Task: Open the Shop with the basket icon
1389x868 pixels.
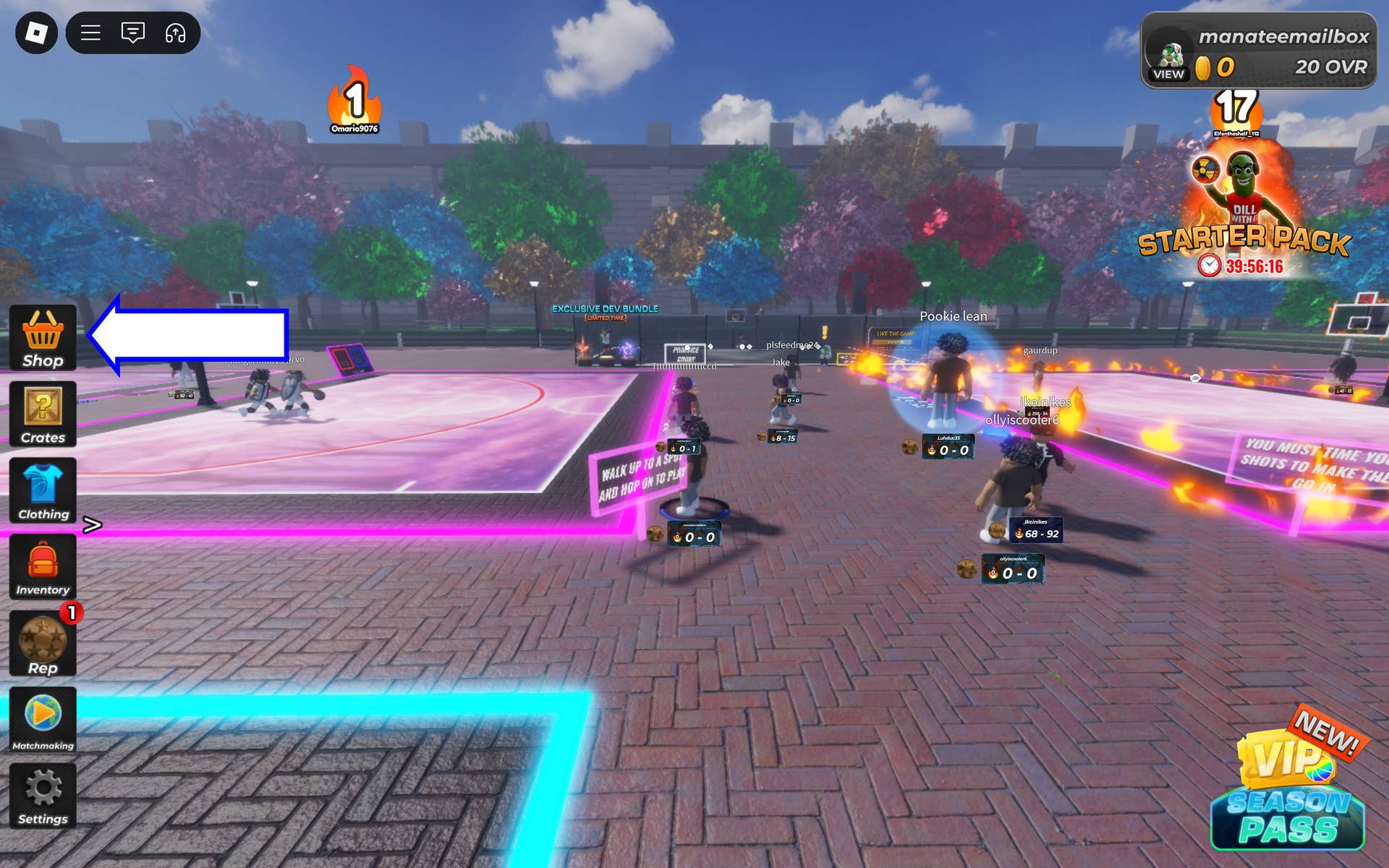Action: [x=43, y=337]
